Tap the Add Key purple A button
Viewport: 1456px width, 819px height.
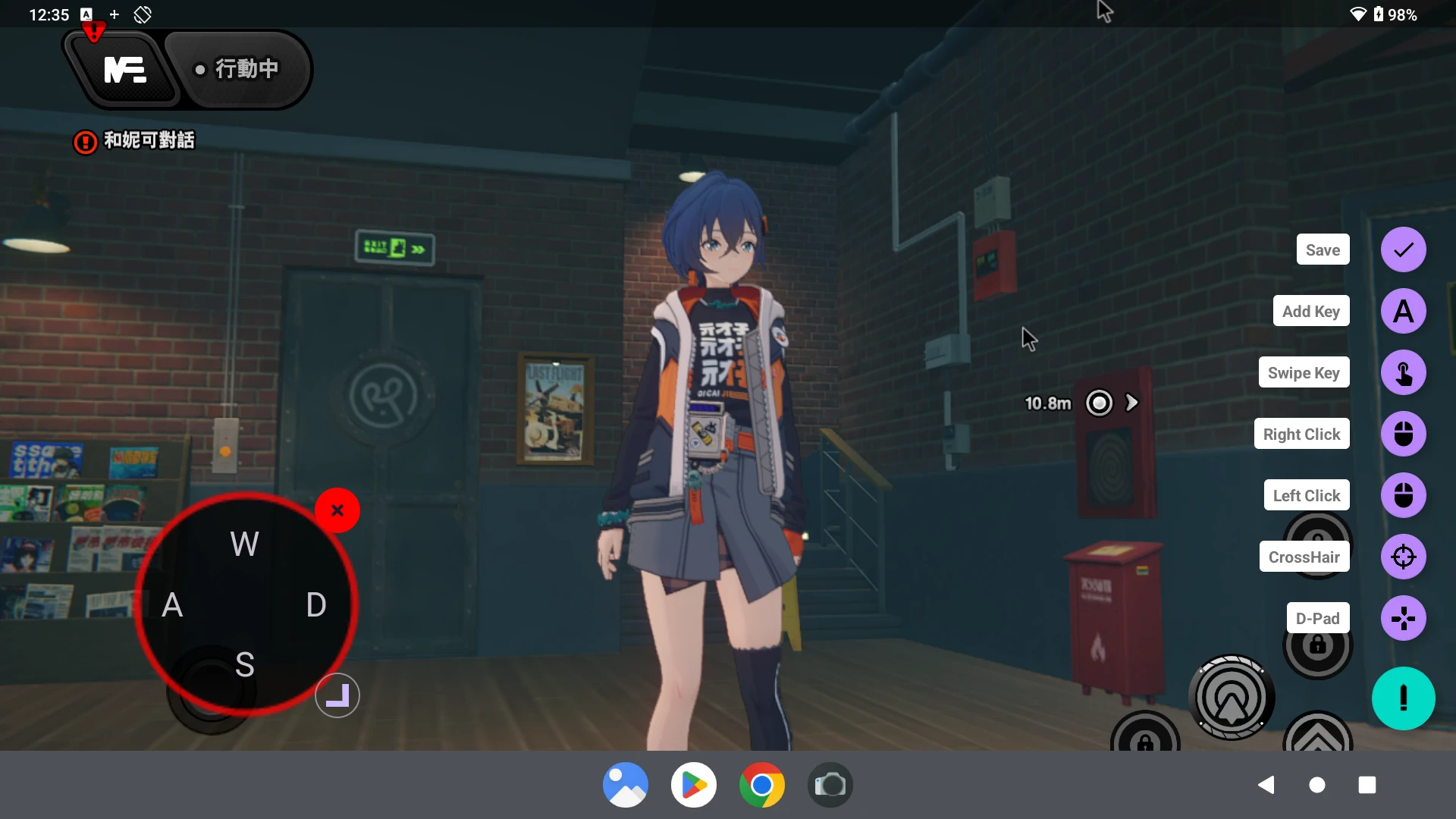(1403, 311)
